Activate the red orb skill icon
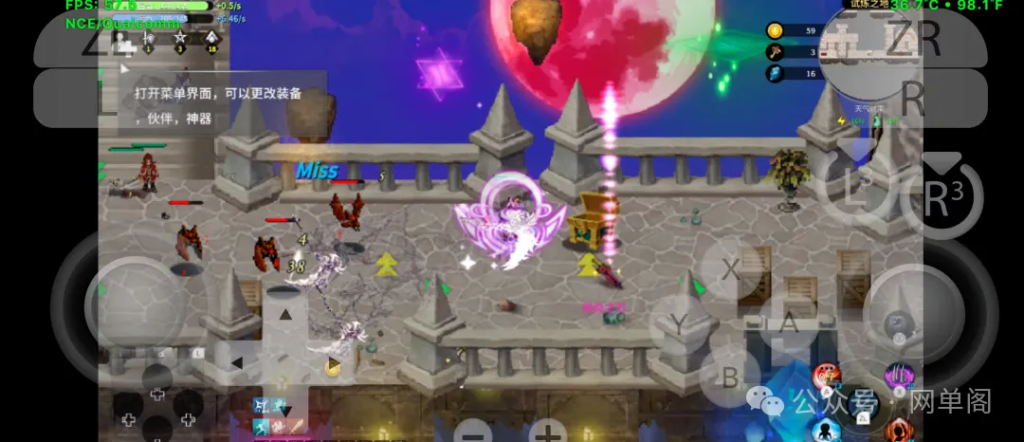Screen dimensions: 1024x442 [x=826, y=377]
